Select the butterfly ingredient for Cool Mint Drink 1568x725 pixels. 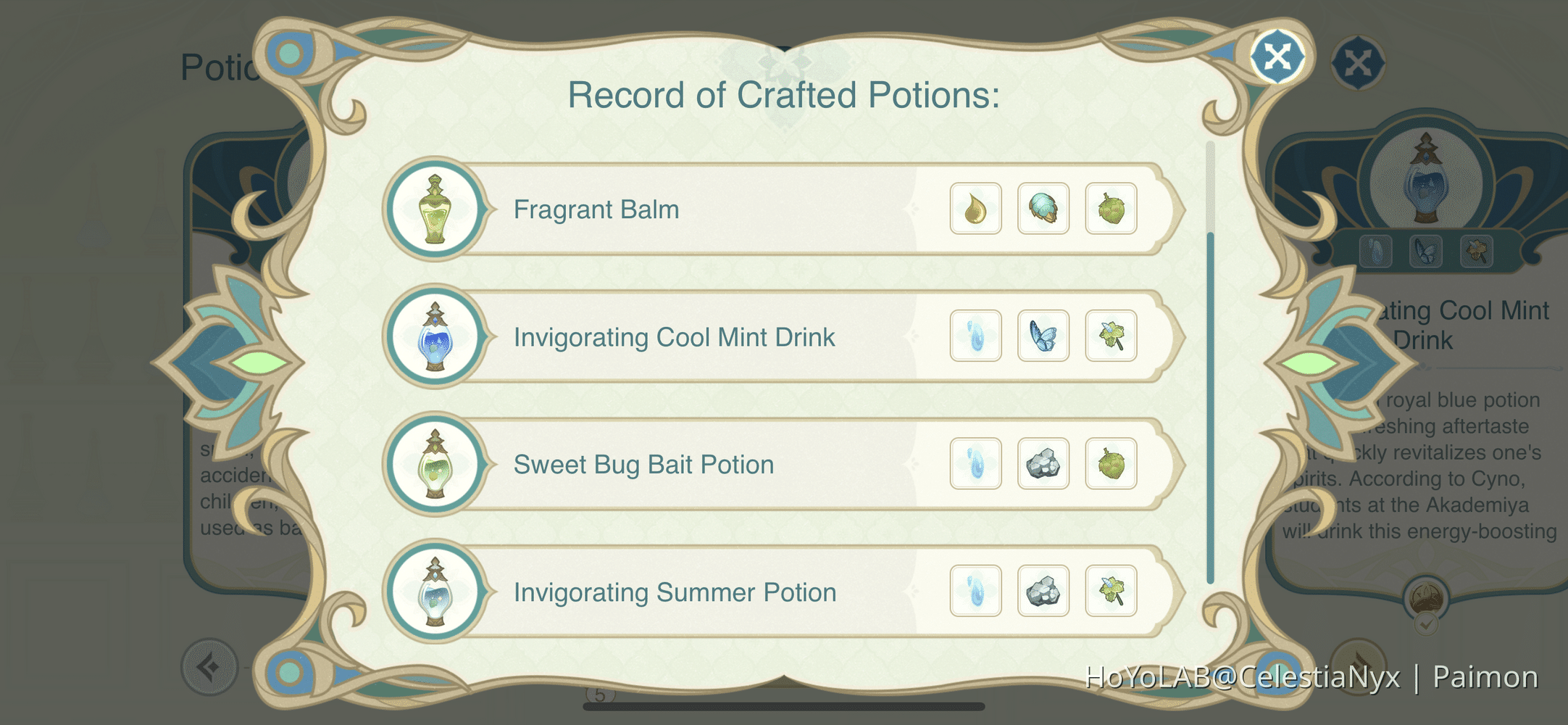pyautogui.click(x=1043, y=335)
